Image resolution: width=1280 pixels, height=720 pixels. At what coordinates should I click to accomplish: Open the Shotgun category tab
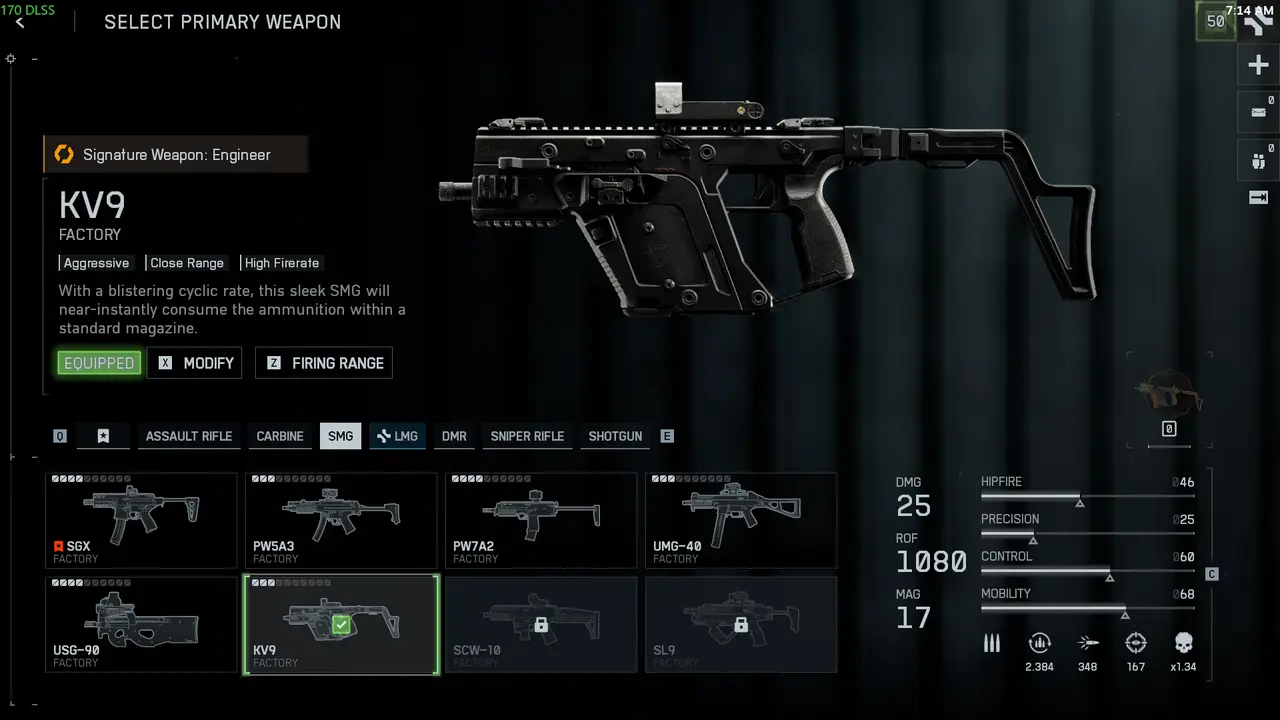615,436
